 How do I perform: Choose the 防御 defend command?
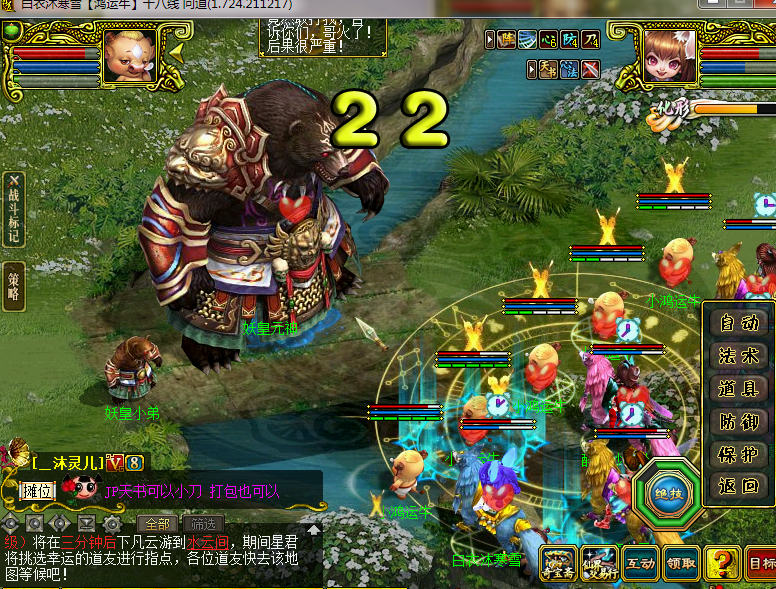(739, 421)
